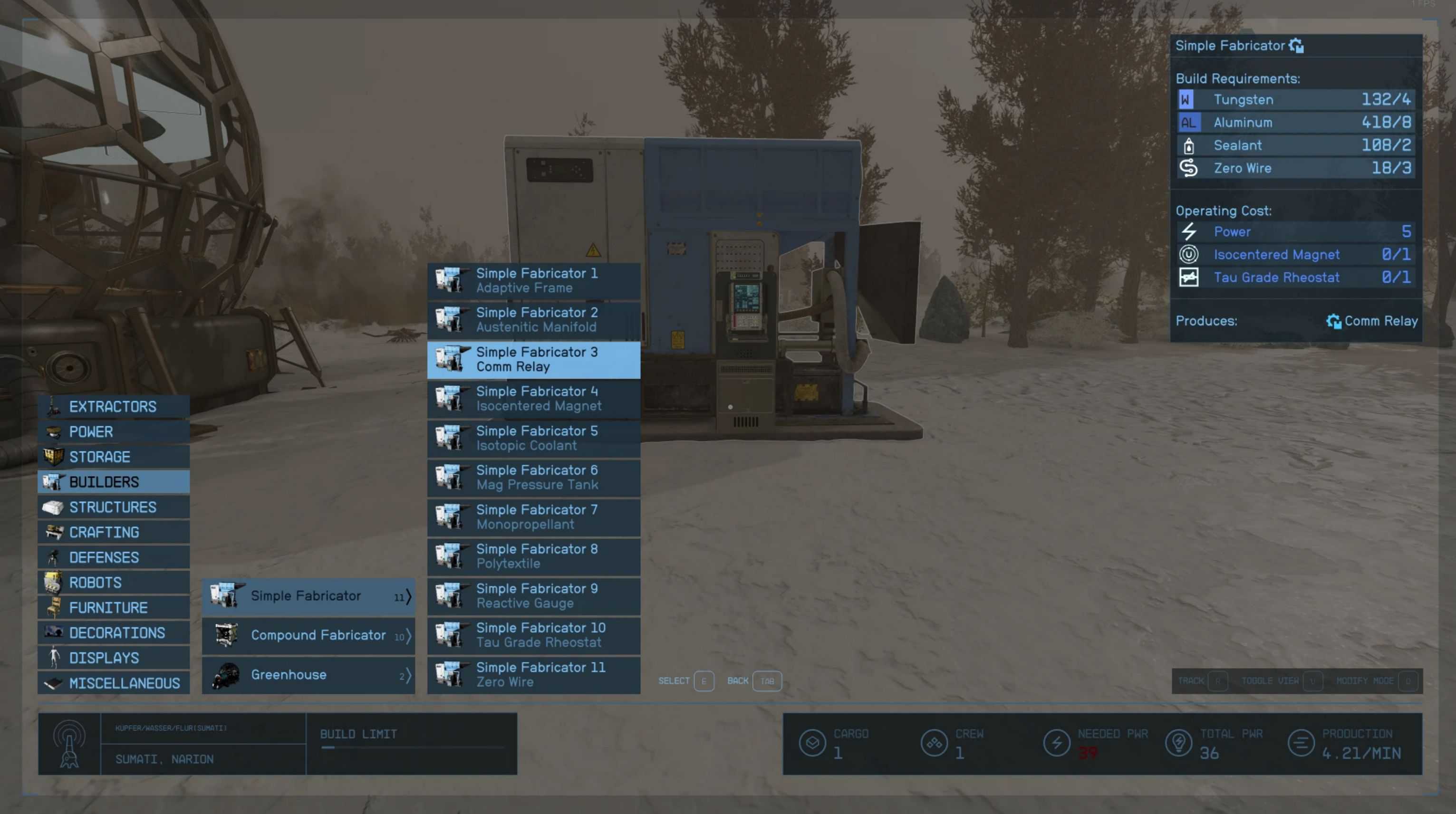Open the Robots category

tap(113, 583)
